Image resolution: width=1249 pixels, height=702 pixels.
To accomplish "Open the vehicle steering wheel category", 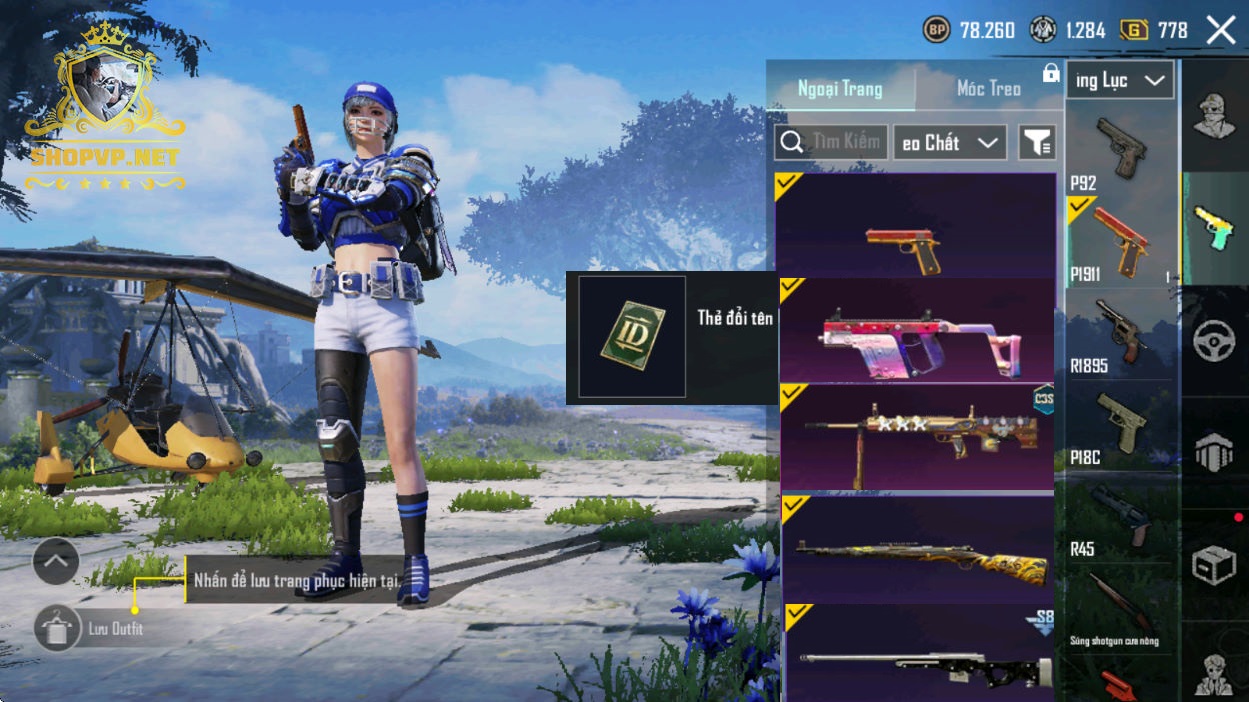I will (x=1214, y=341).
